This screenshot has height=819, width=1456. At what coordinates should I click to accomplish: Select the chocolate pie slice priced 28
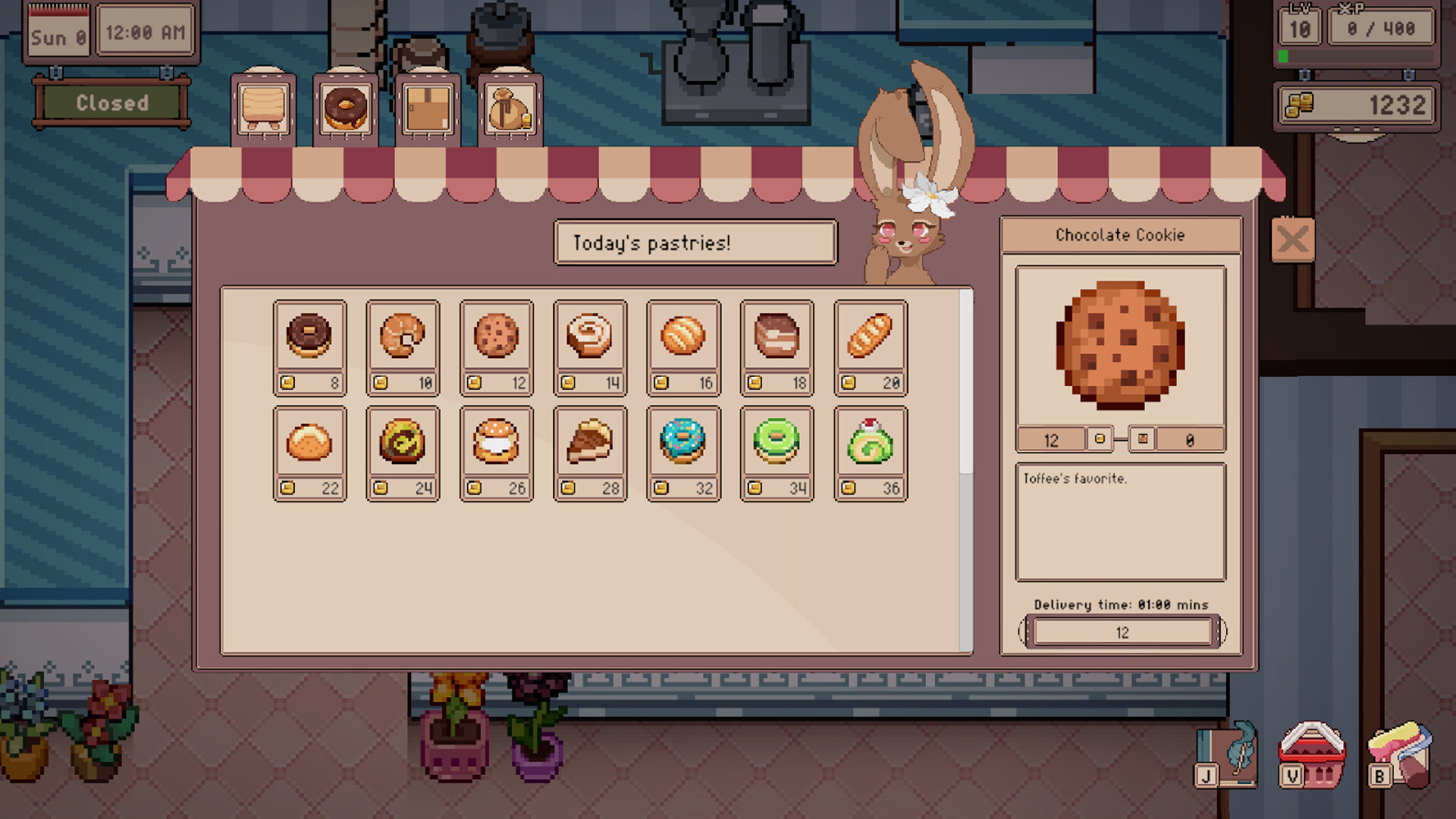coord(590,444)
